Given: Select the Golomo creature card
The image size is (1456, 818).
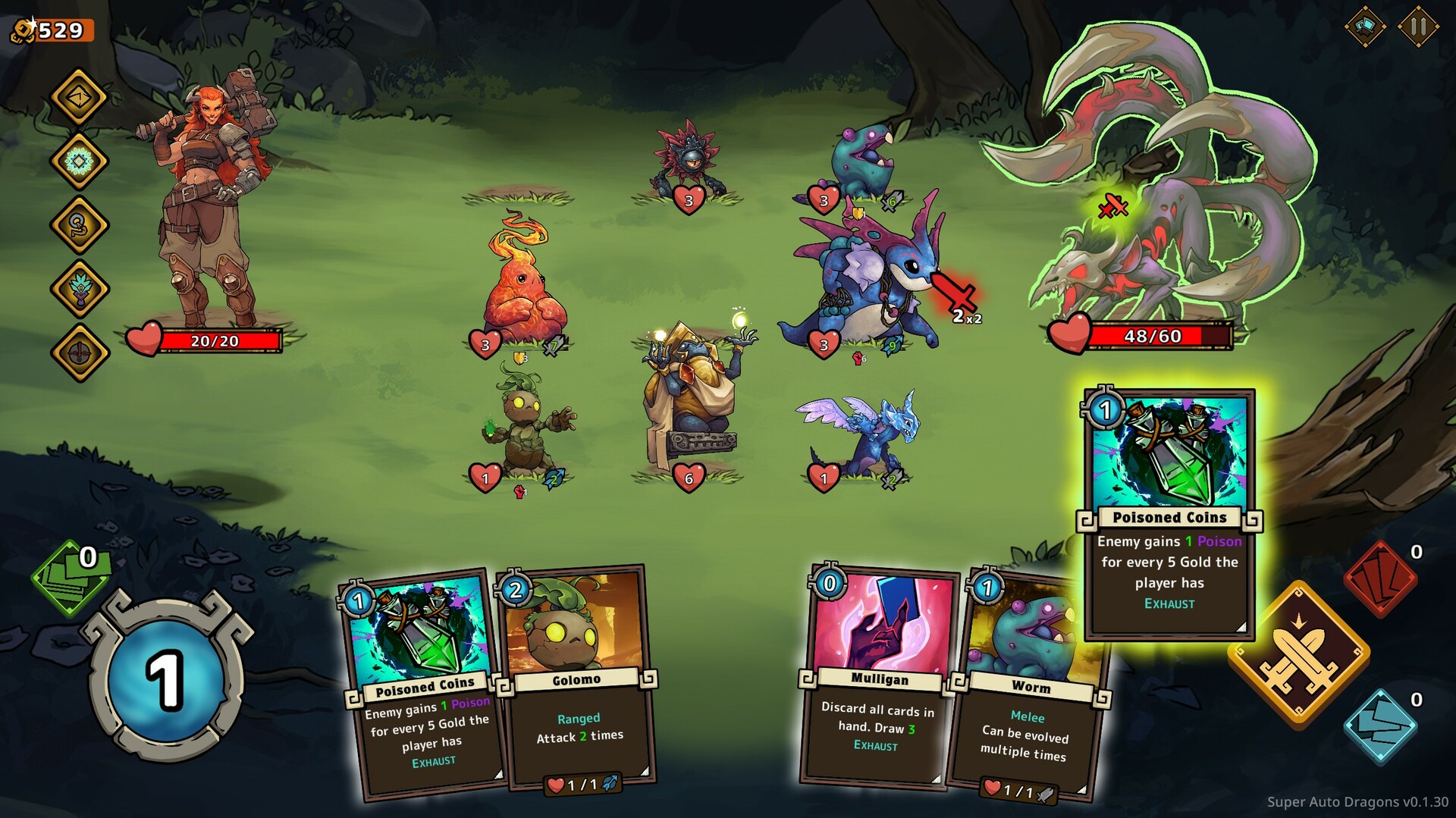Looking at the screenshot, I should 579,679.
